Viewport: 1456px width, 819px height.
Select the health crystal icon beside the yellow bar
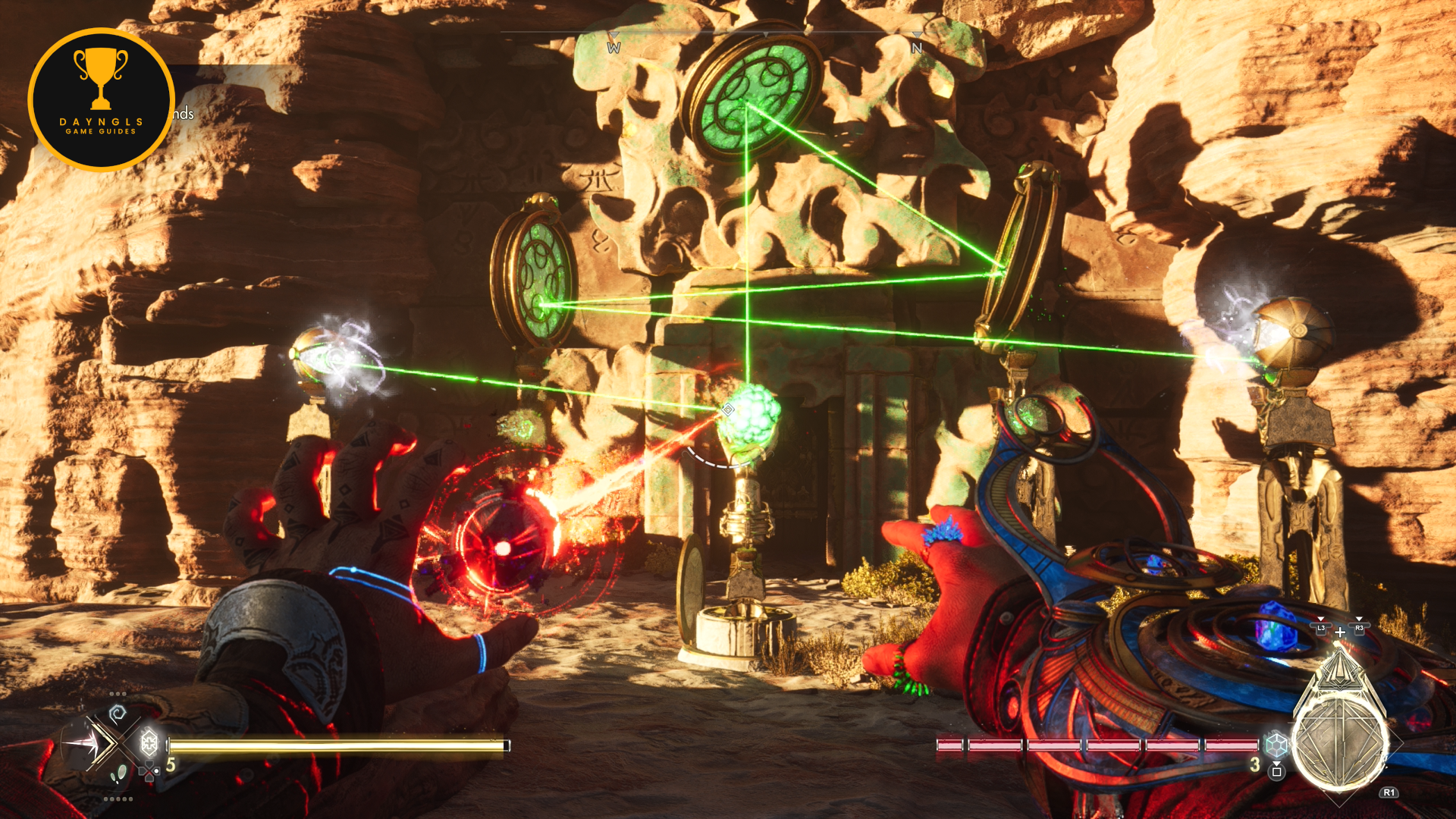(149, 742)
